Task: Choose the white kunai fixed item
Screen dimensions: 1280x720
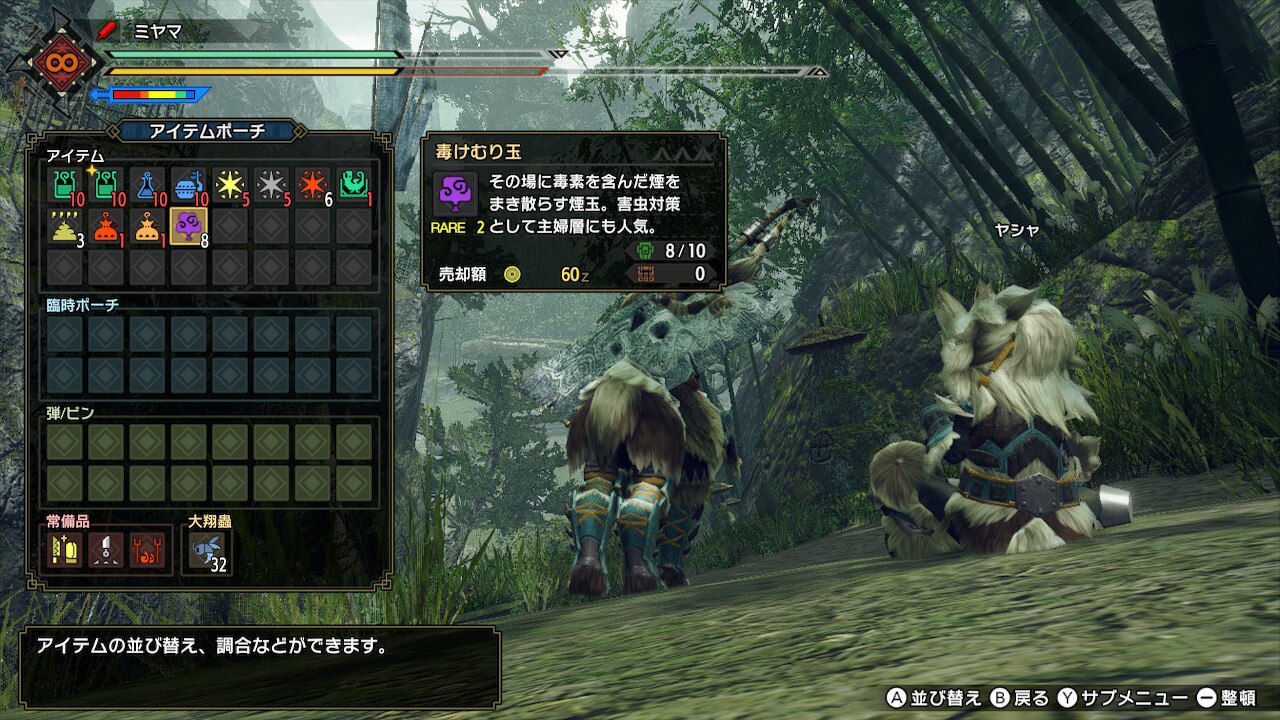Action: click(106, 548)
